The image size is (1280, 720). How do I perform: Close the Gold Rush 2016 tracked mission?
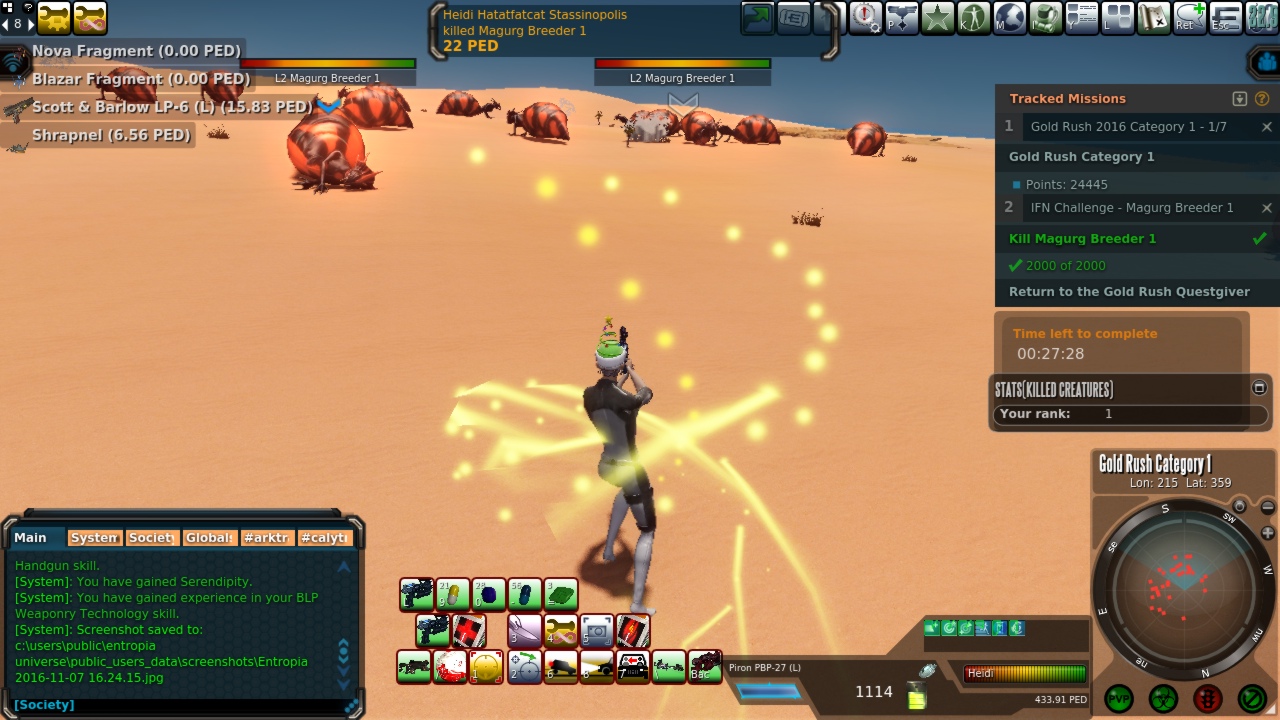coord(1267,127)
